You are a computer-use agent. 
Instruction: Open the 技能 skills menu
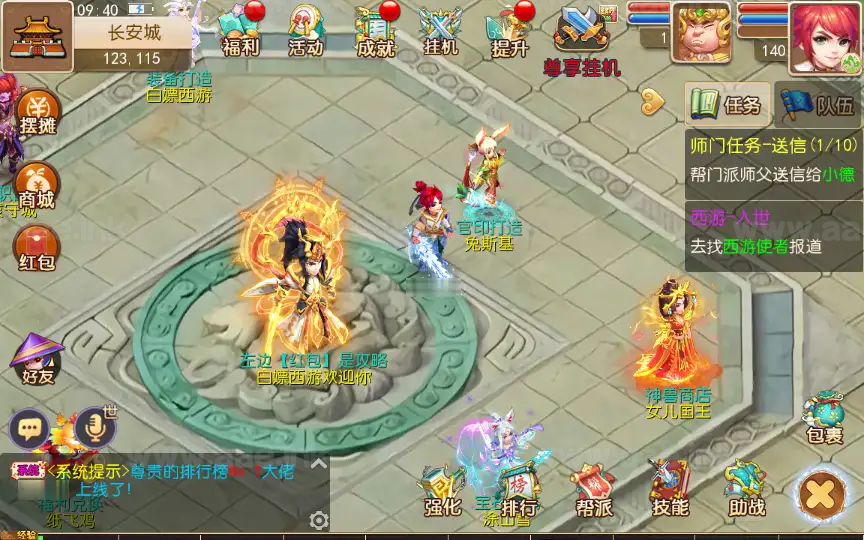(x=669, y=491)
